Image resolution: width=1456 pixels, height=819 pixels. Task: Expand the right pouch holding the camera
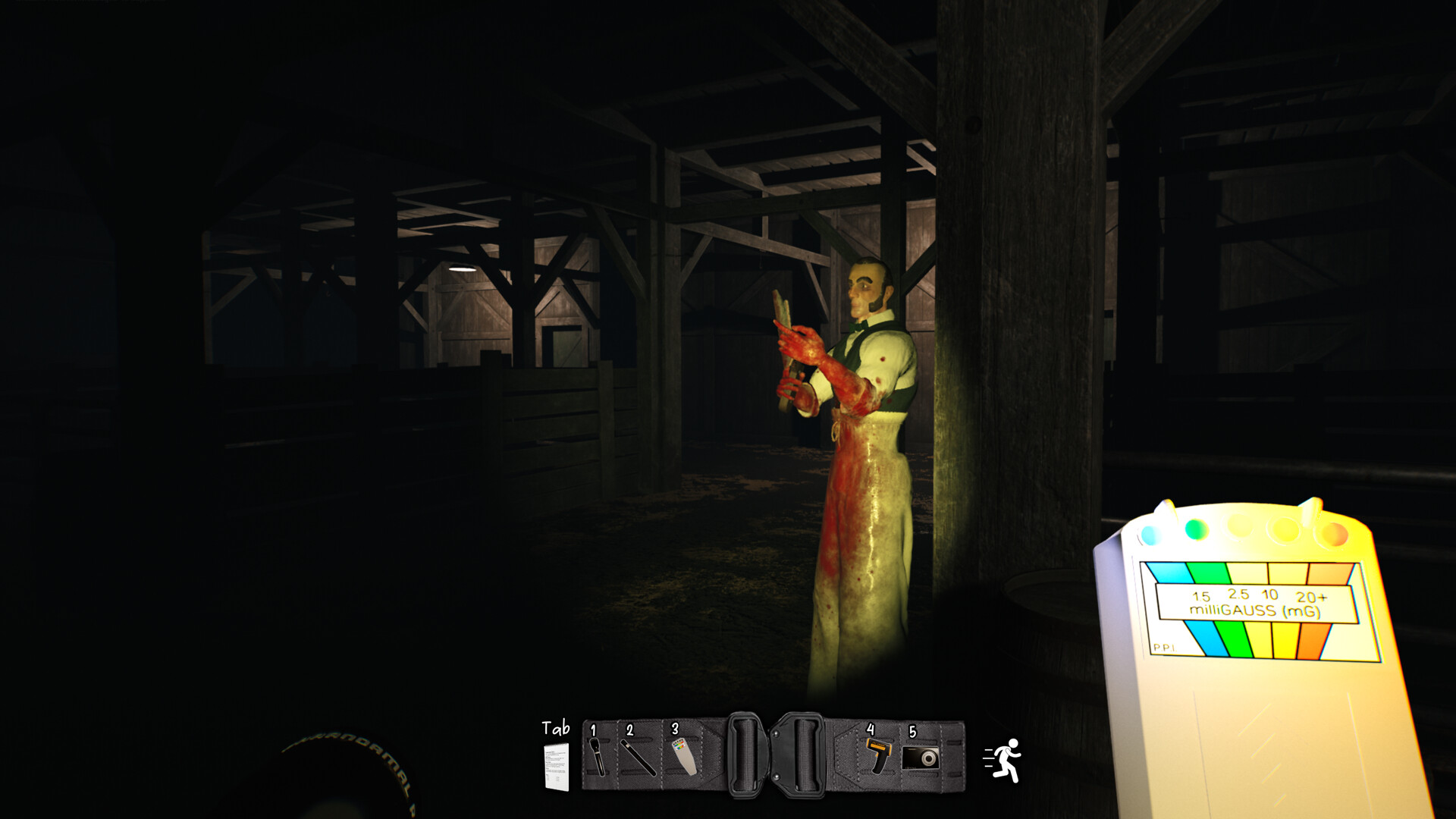tap(920, 758)
